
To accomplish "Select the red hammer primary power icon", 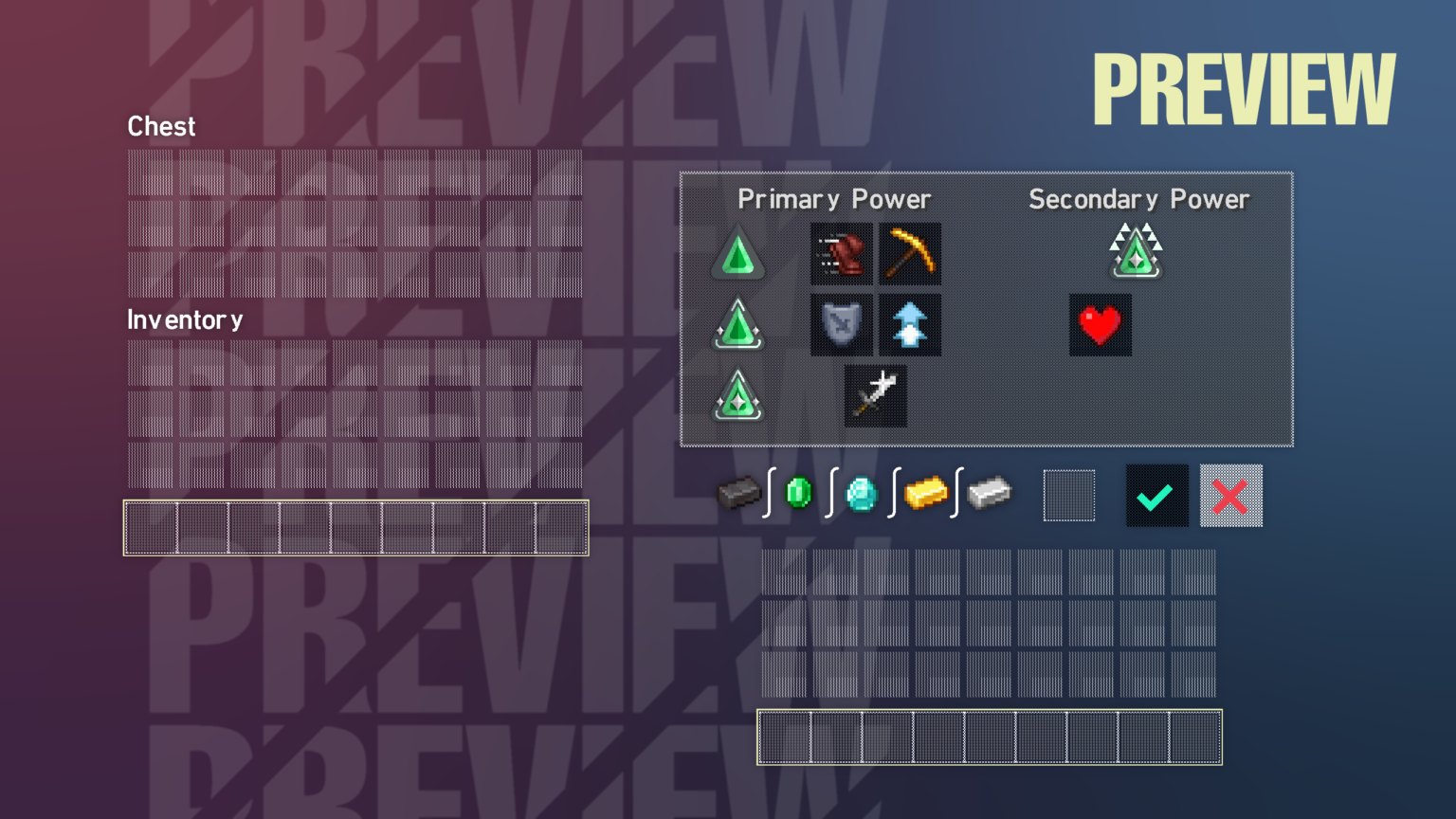I will 841,254.
